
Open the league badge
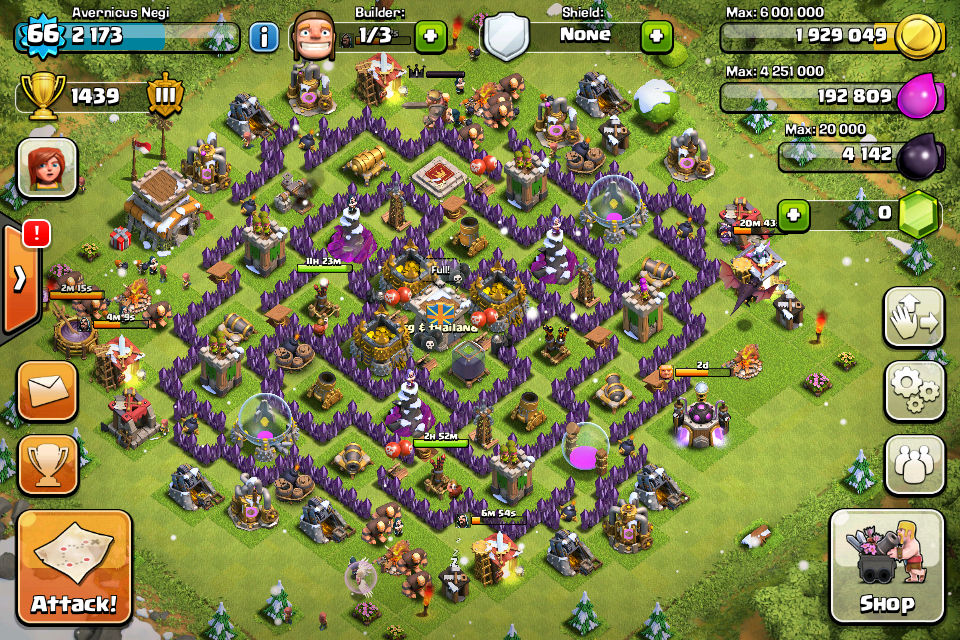click(164, 97)
